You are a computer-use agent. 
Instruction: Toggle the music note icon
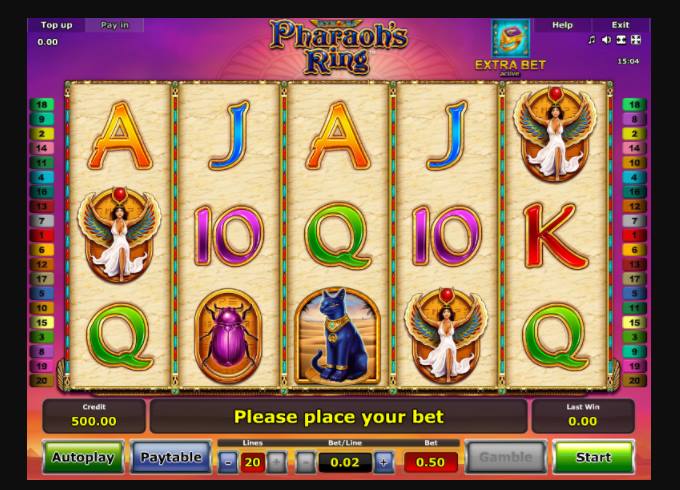[591, 40]
